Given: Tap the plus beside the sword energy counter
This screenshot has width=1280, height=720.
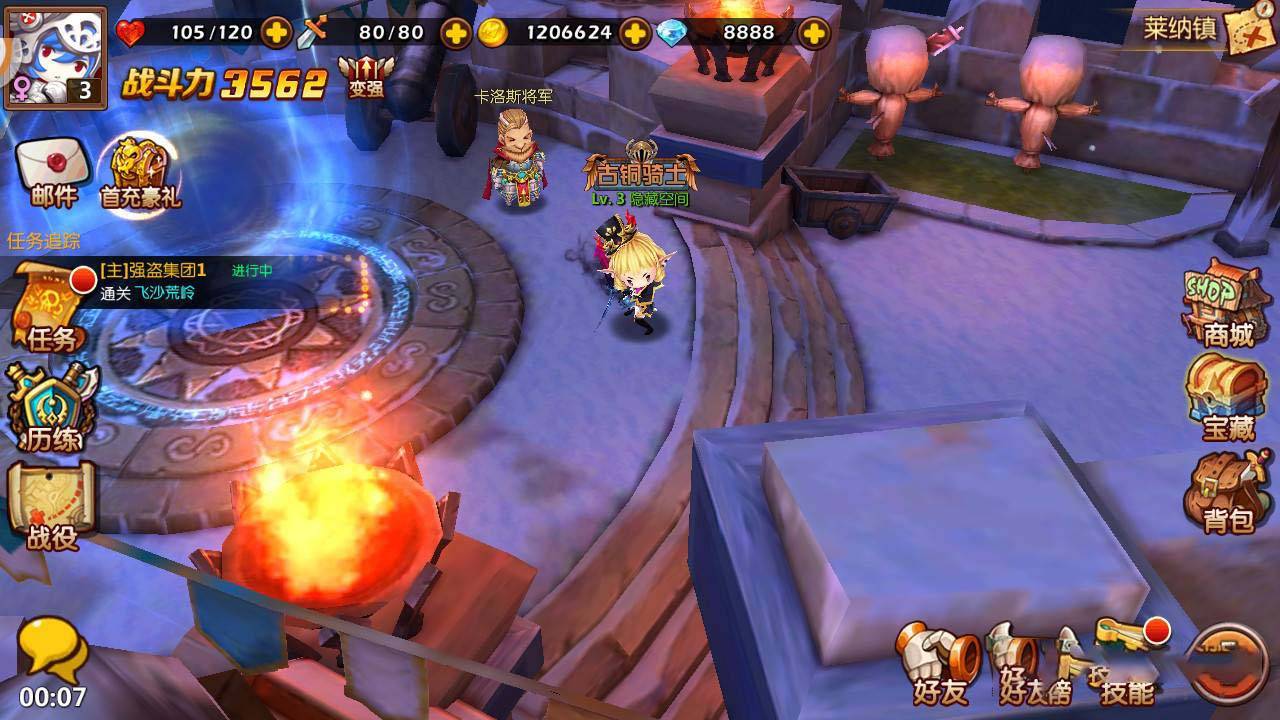Looking at the screenshot, I should (456, 33).
